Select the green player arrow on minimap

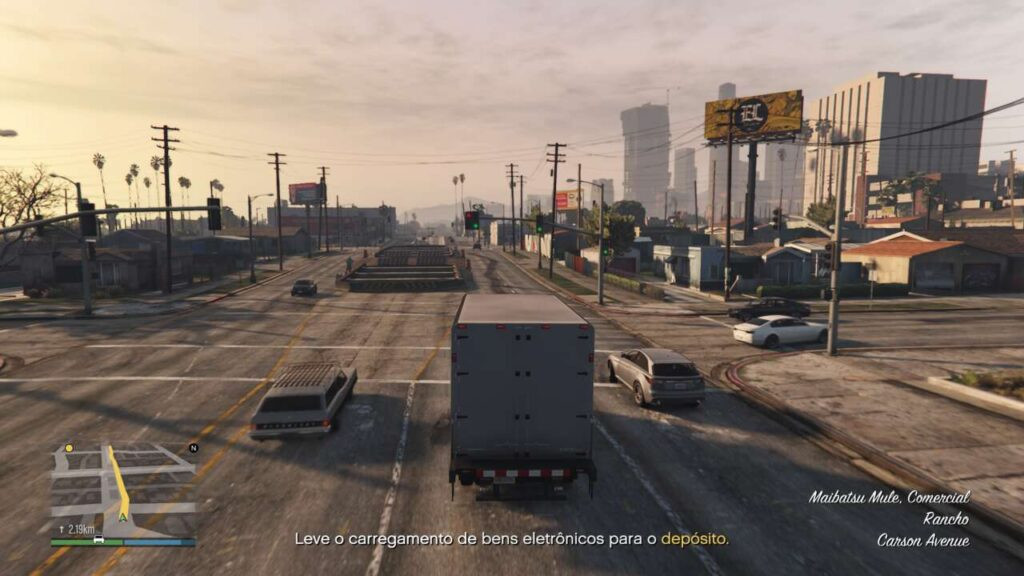123,516
